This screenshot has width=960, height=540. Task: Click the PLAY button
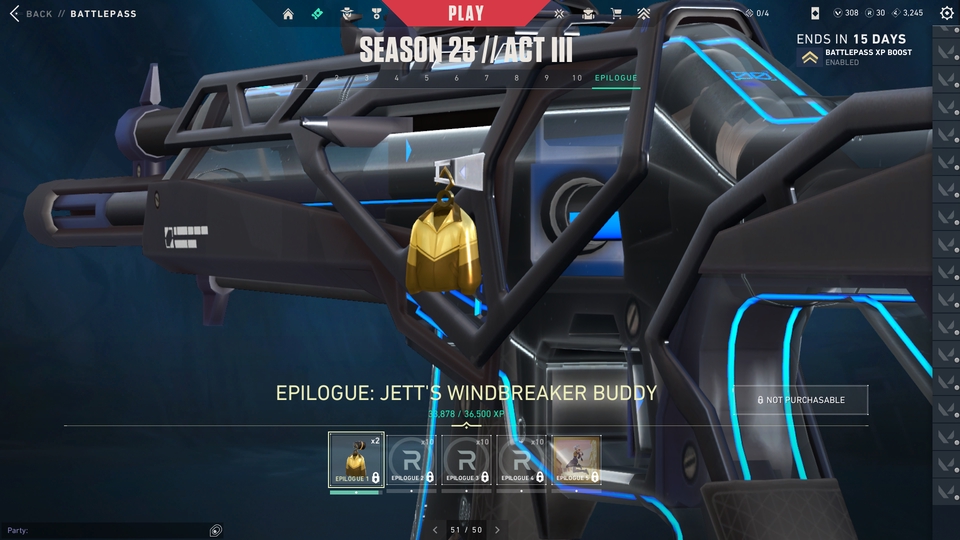click(466, 14)
